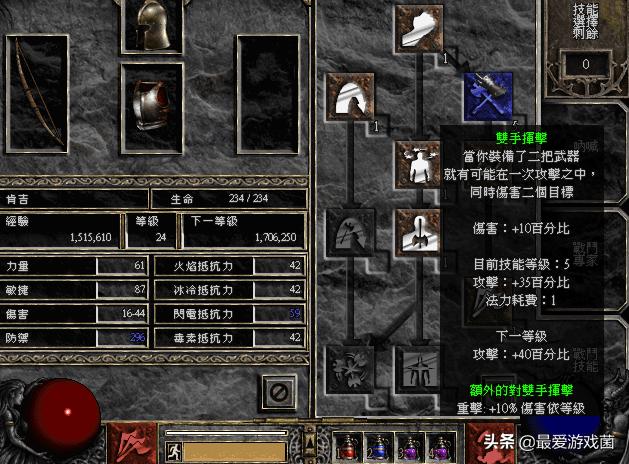The image size is (629, 464).
Task: Select the skill icon at the tree's top
Action: (x=419, y=29)
